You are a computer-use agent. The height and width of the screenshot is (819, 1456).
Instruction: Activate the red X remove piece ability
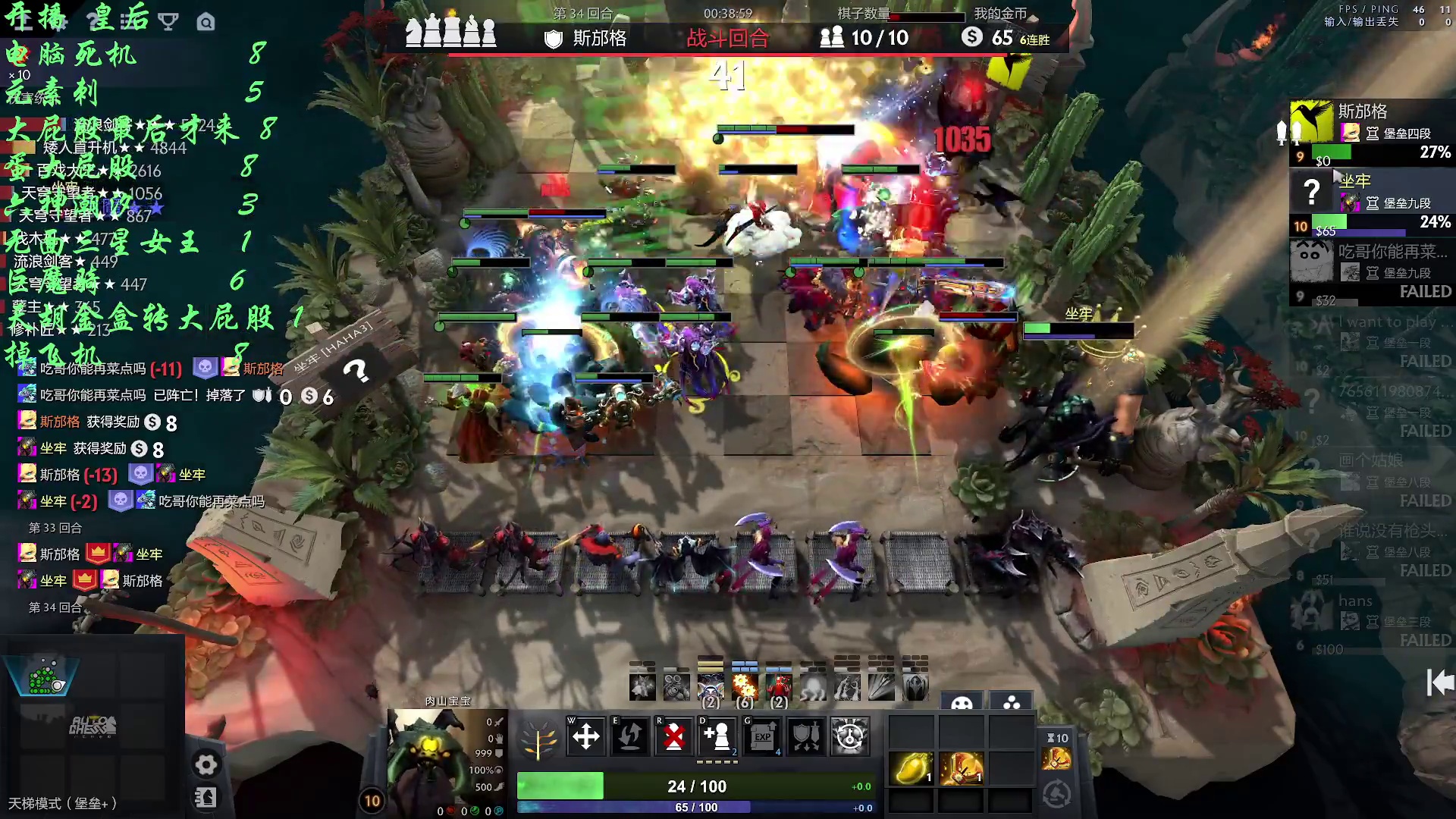pyautogui.click(x=673, y=736)
